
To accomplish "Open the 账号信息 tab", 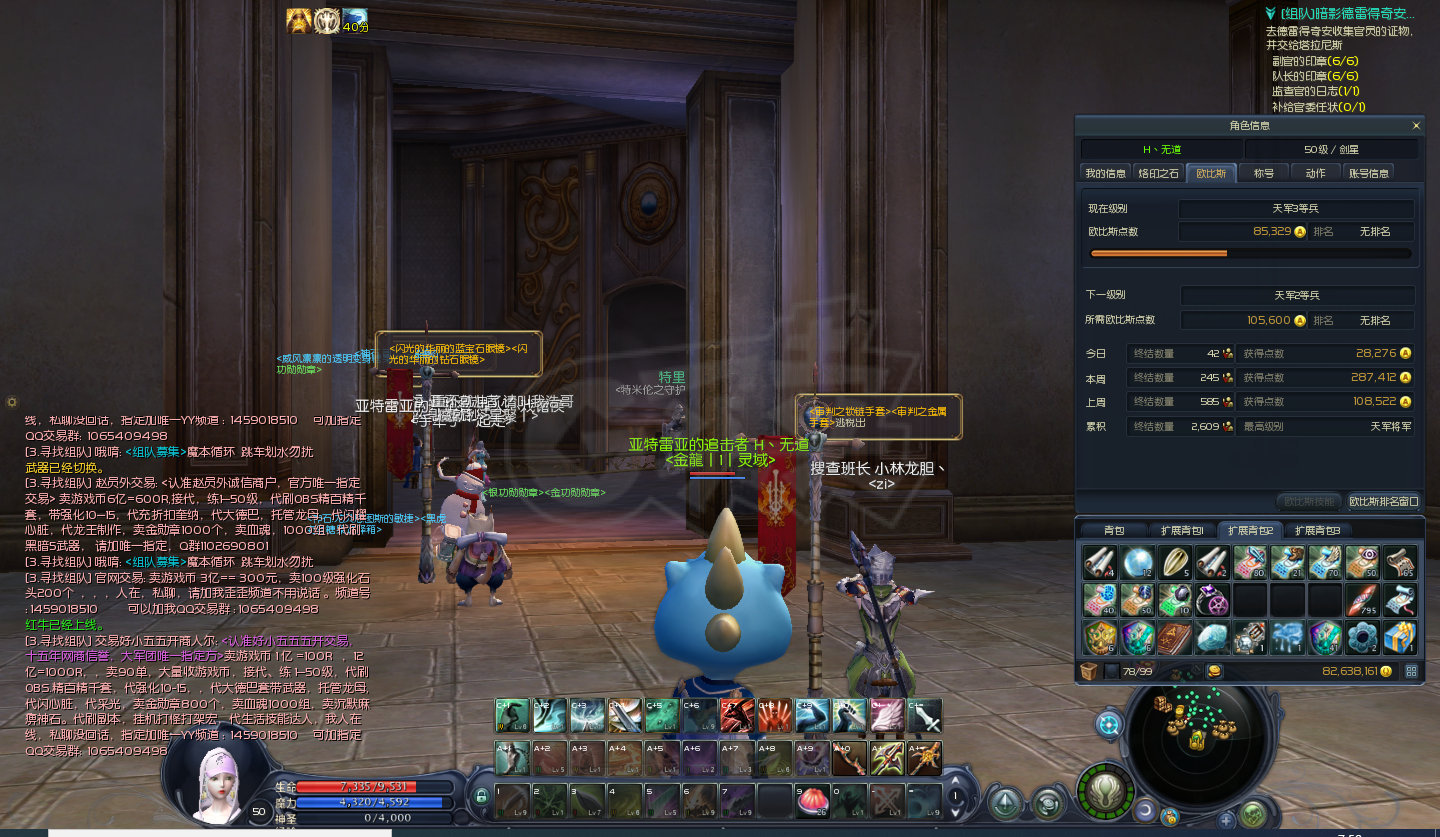I will coord(1369,173).
